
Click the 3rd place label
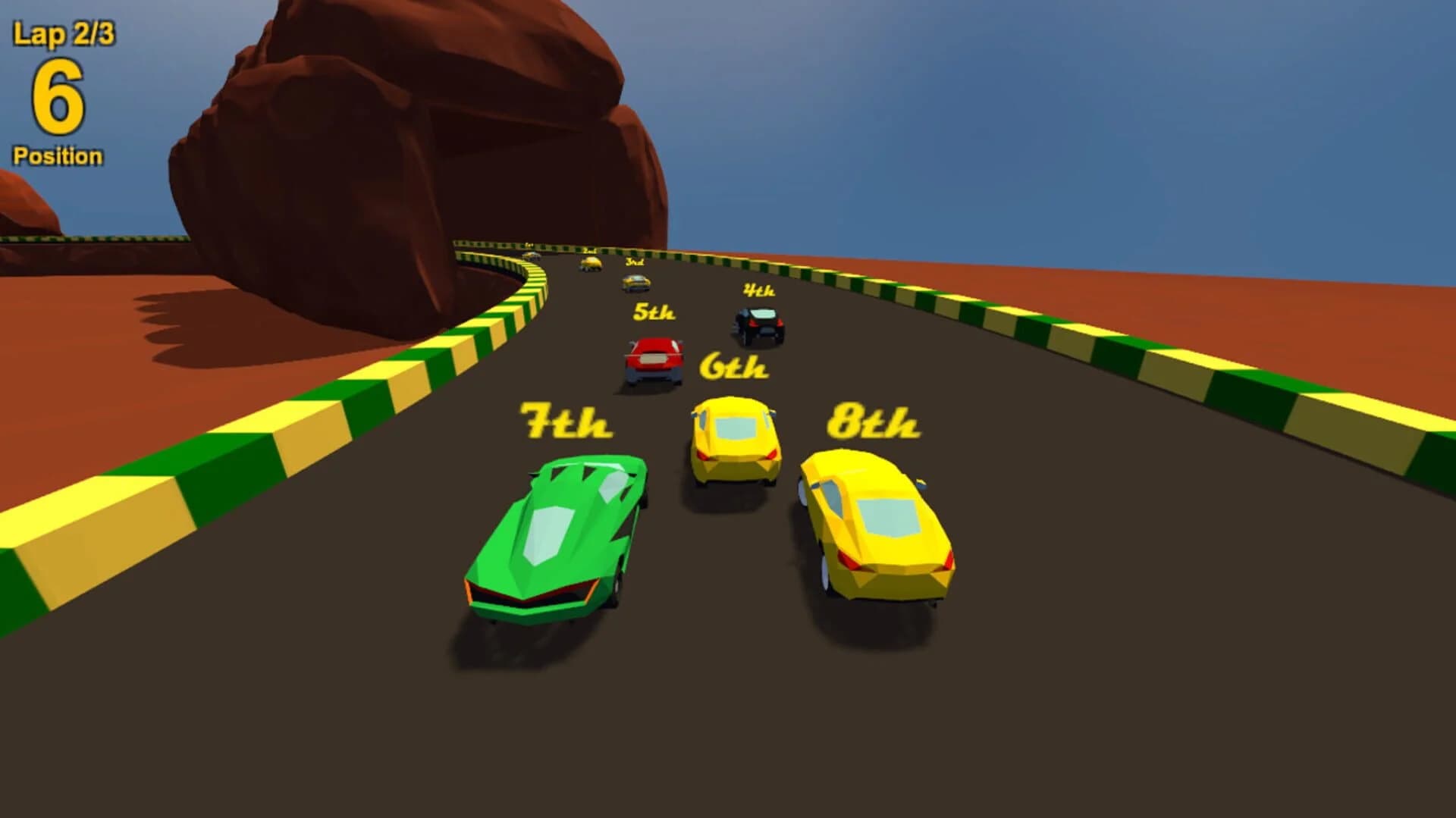click(x=633, y=262)
